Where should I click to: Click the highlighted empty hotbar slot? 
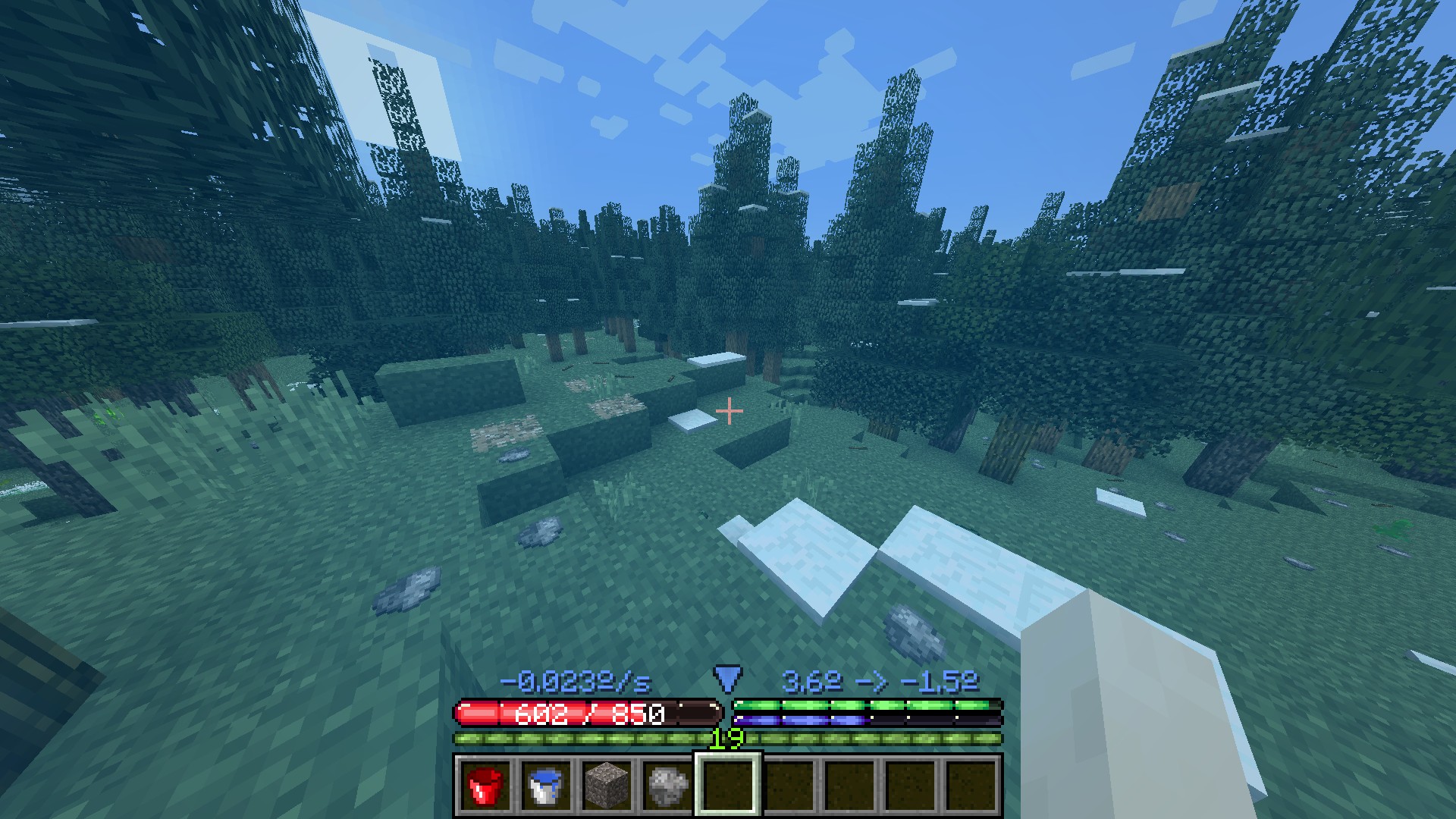pos(729,785)
